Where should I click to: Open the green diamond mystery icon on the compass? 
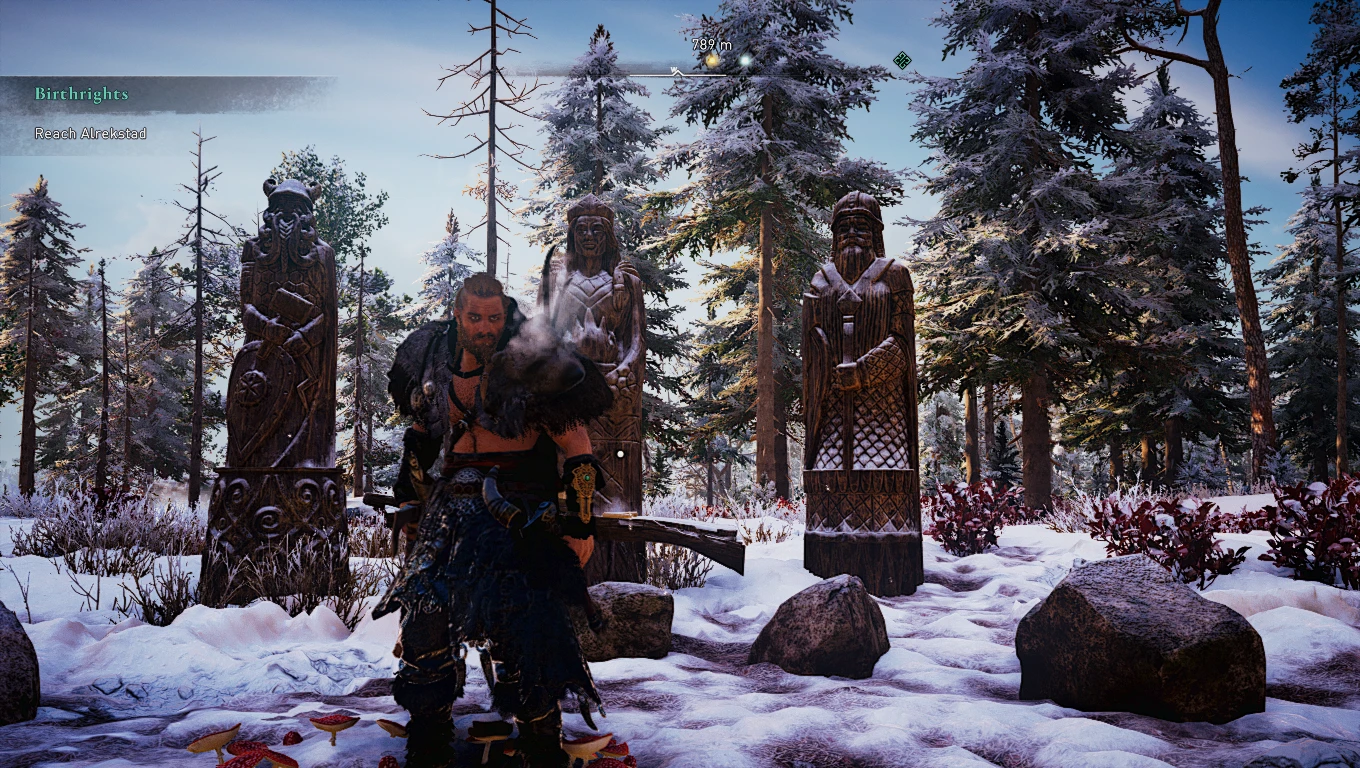903,62
